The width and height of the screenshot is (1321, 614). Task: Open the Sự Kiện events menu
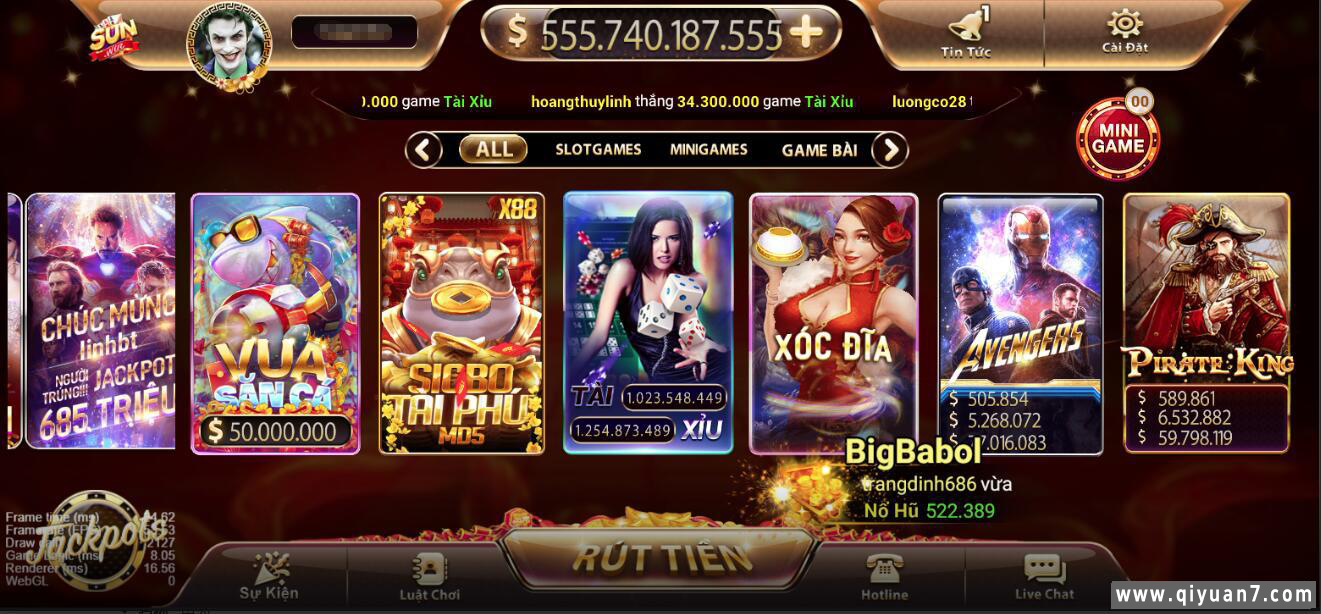pos(268,578)
